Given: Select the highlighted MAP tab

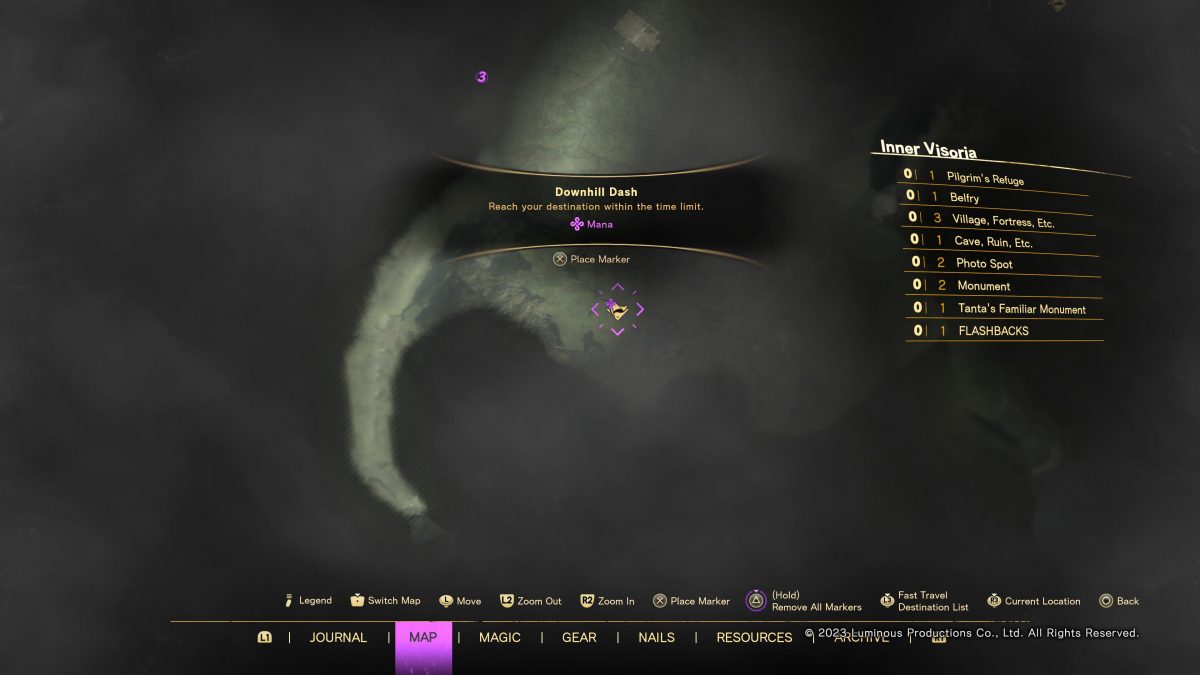Looking at the screenshot, I should [423, 637].
